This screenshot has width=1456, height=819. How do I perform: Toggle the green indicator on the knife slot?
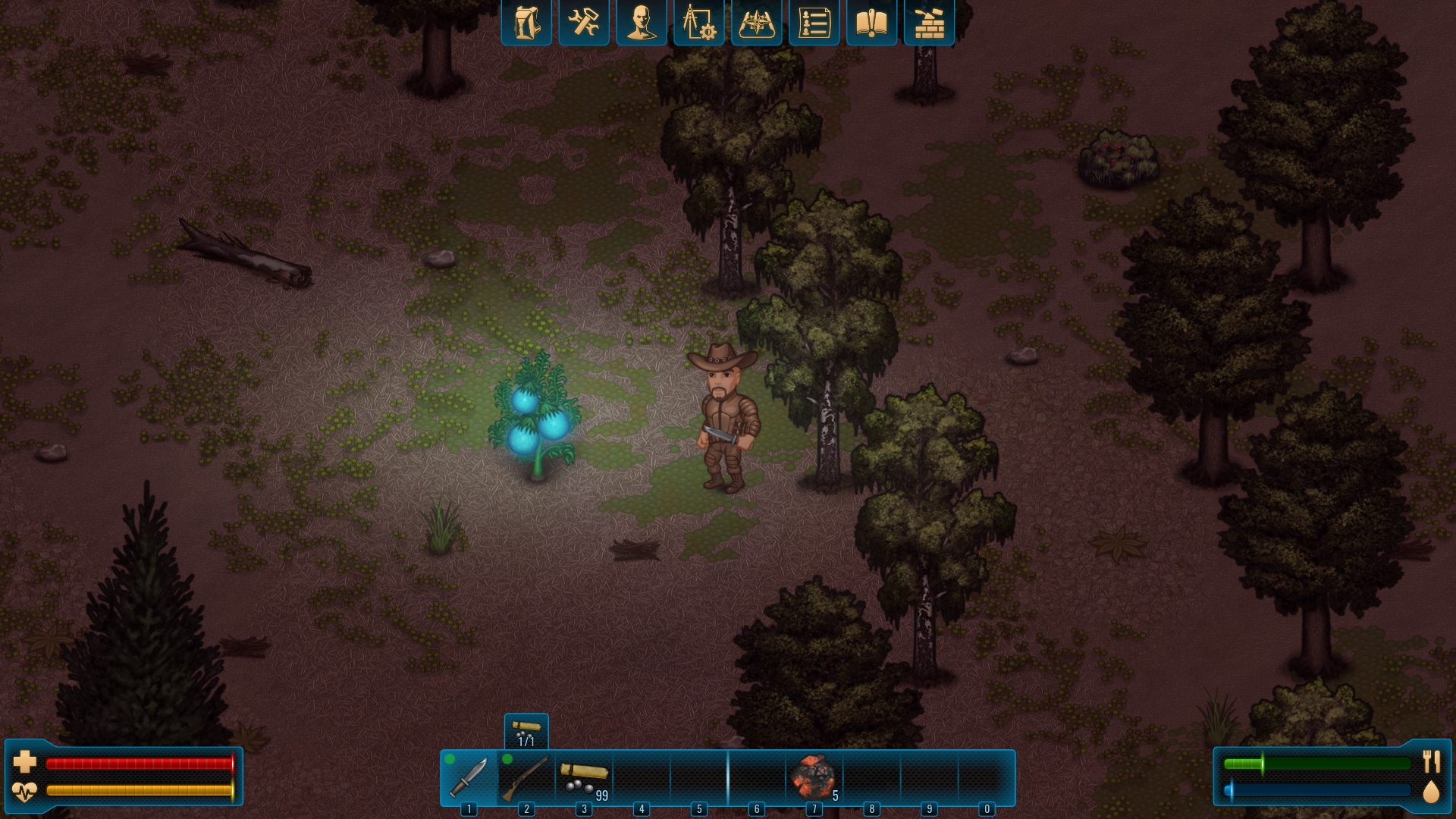(x=449, y=758)
